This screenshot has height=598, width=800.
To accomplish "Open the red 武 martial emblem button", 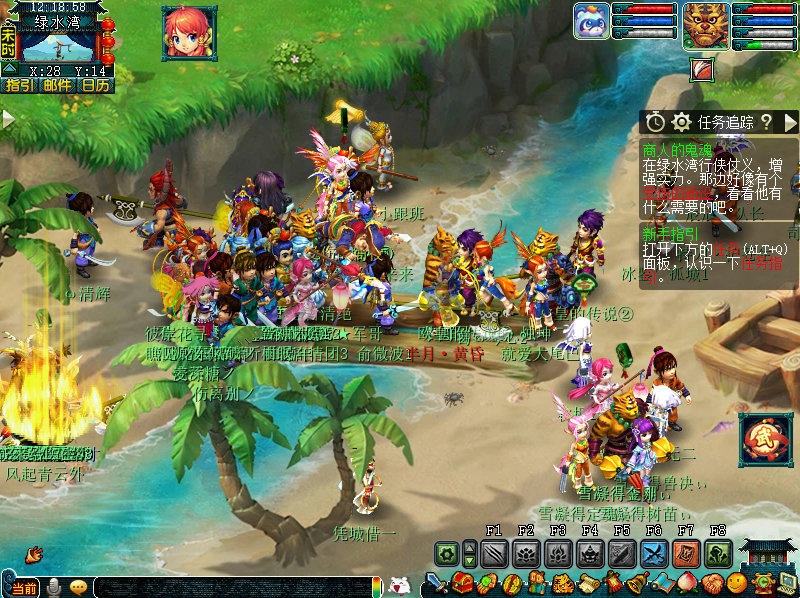I will click(765, 441).
